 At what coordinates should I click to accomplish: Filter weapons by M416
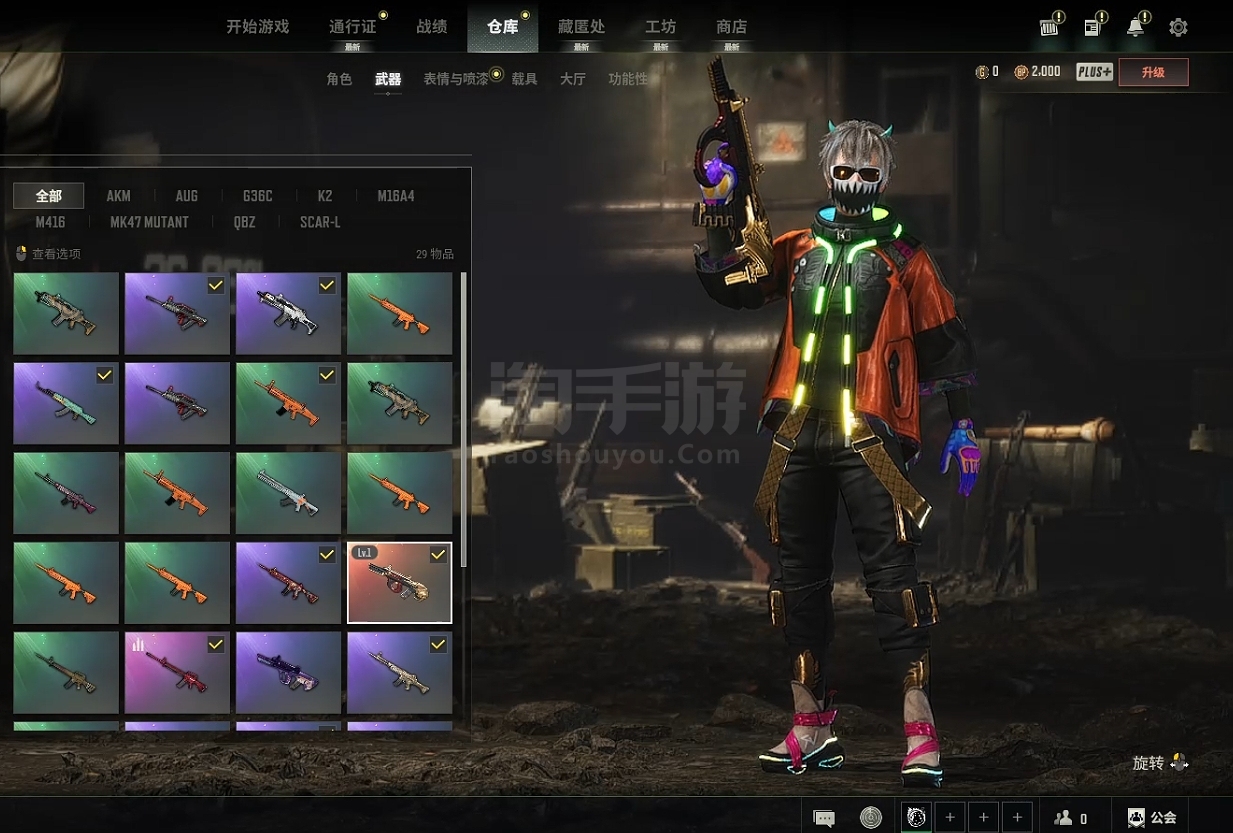(x=50, y=222)
